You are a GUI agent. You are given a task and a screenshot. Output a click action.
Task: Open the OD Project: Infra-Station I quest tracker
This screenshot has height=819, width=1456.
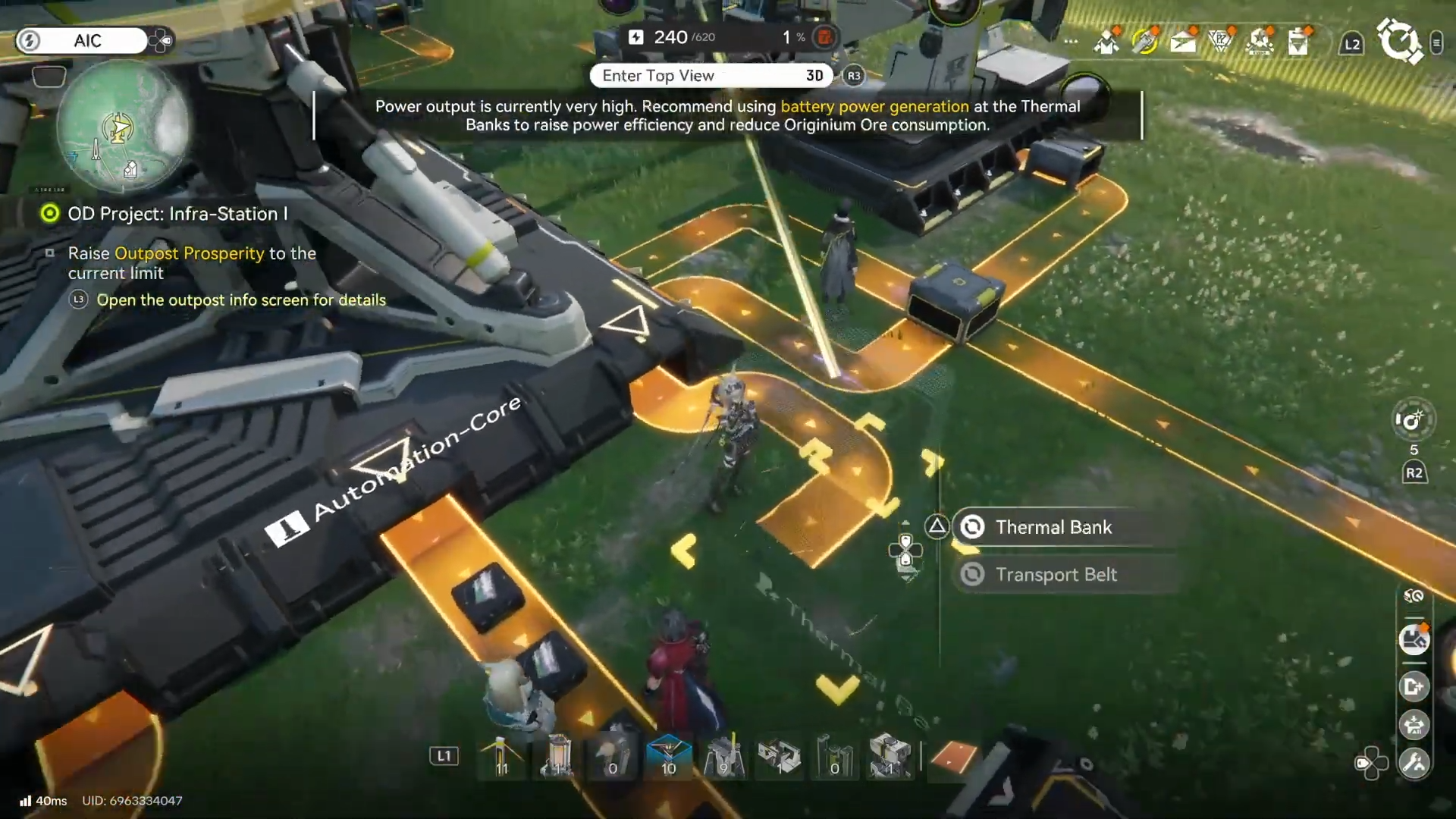(x=177, y=214)
